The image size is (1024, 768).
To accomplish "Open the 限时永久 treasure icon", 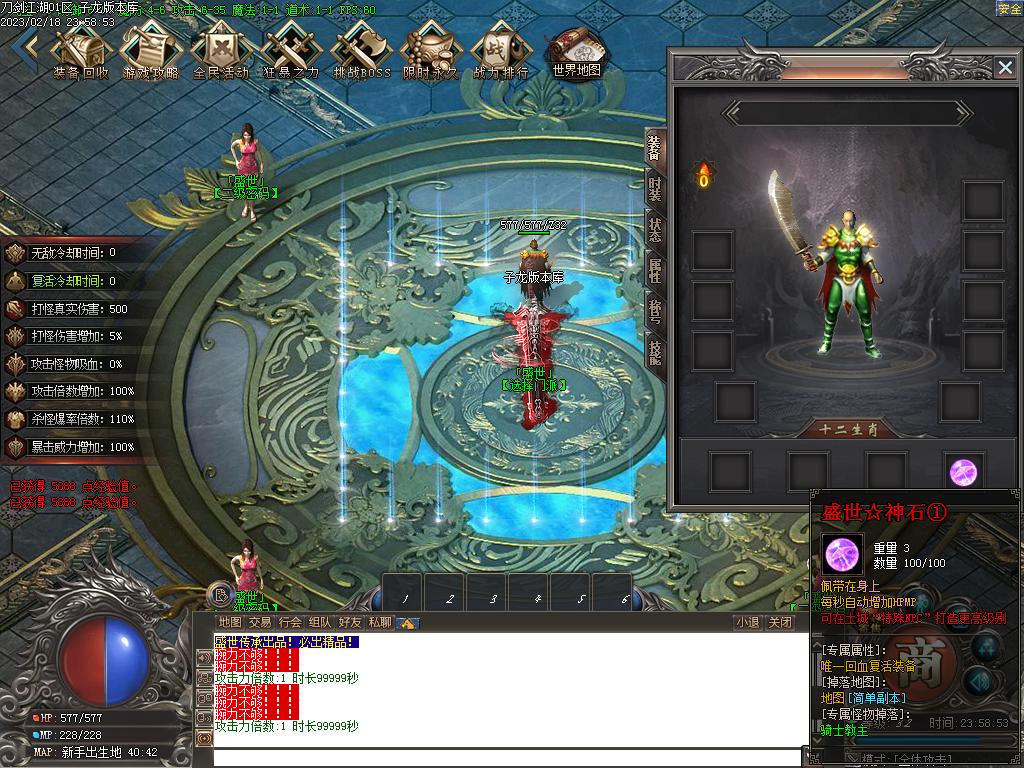I will 430,49.
